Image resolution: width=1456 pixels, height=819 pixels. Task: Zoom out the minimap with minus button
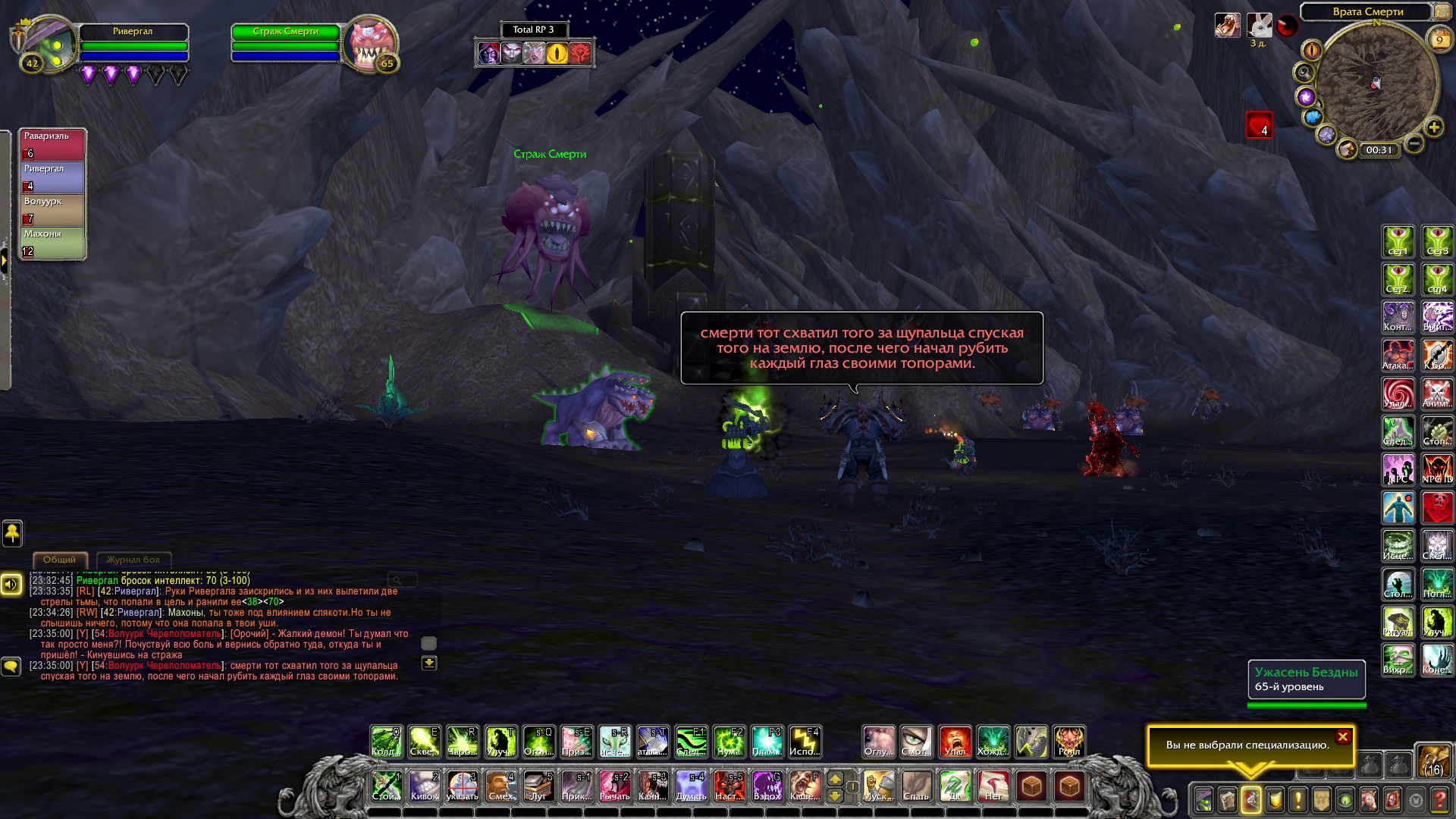pyautogui.click(x=1414, y=143)
